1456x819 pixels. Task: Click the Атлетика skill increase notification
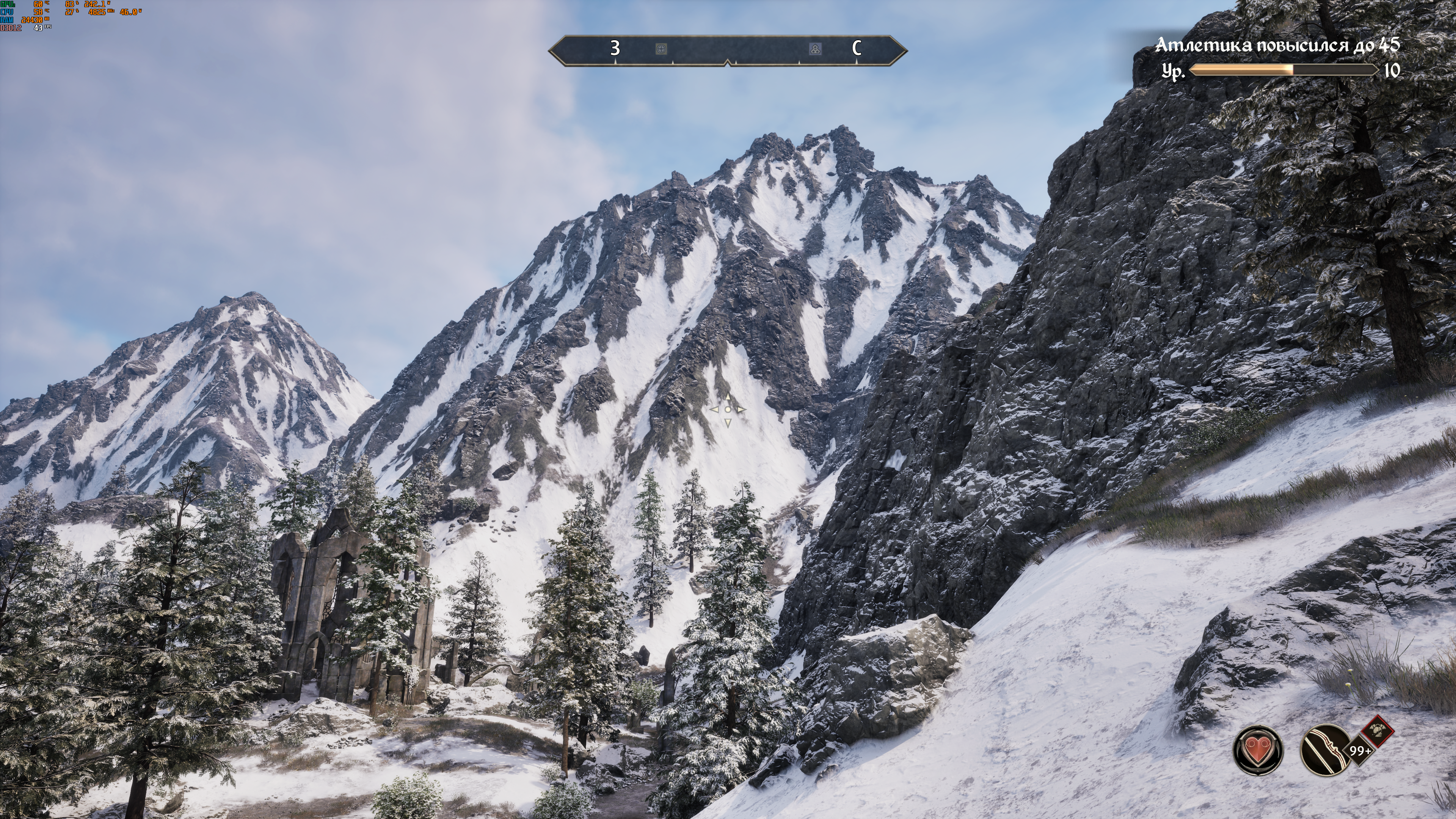(1277, 45)
